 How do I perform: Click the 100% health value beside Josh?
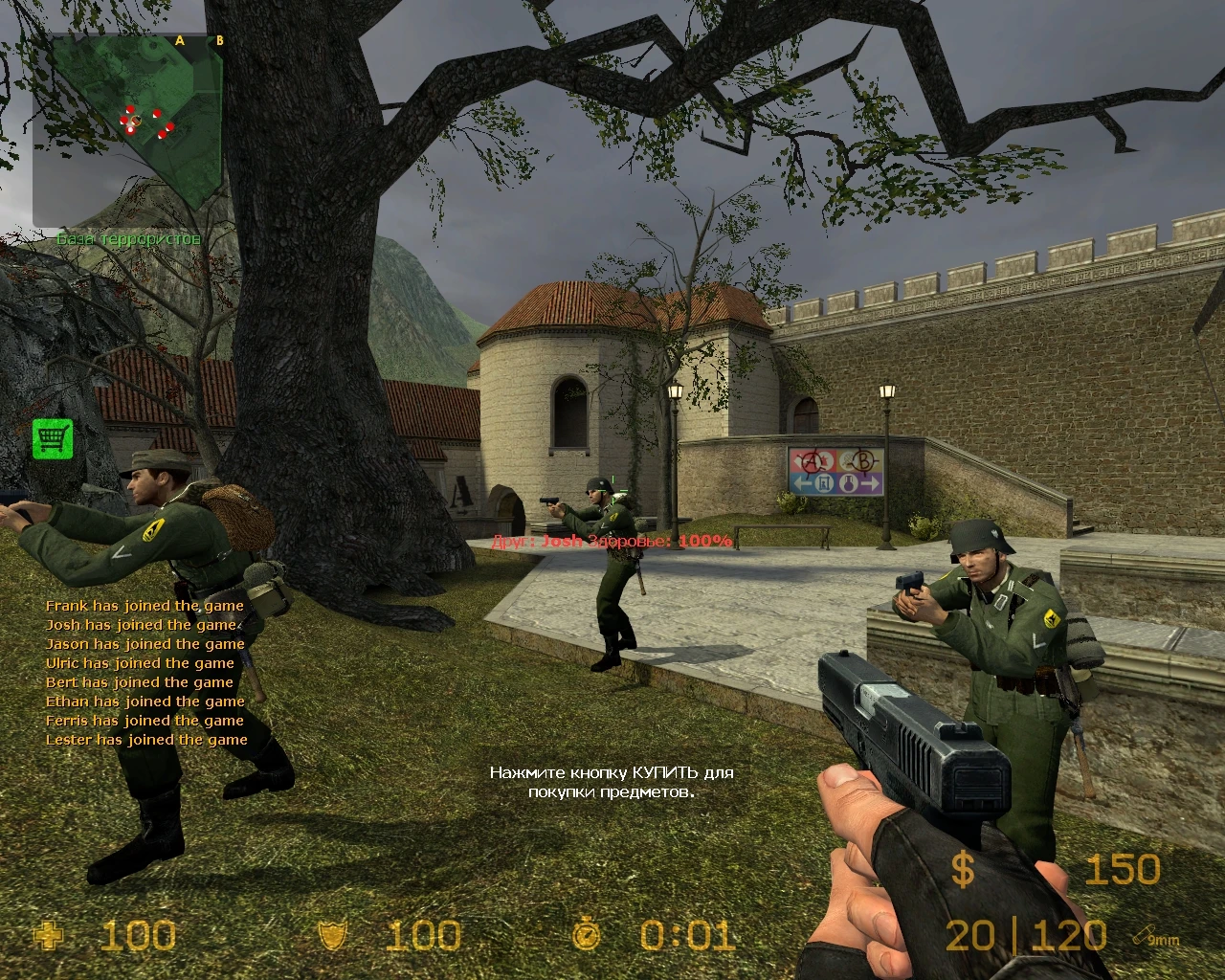(708, 541)
